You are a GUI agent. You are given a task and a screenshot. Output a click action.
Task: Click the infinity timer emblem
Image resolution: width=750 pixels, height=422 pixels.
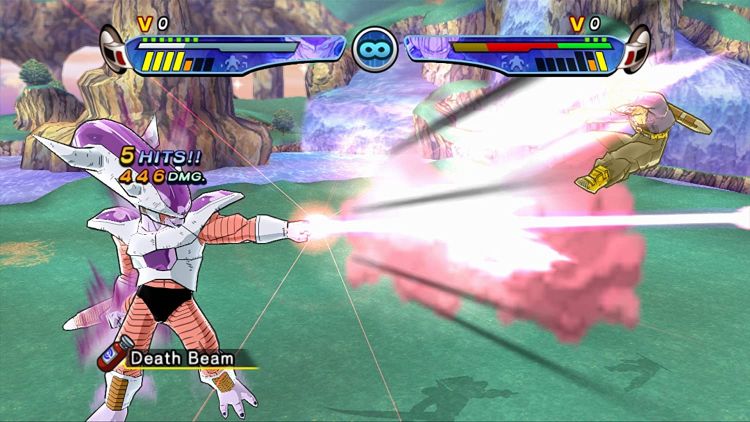[x=374, y=48]
